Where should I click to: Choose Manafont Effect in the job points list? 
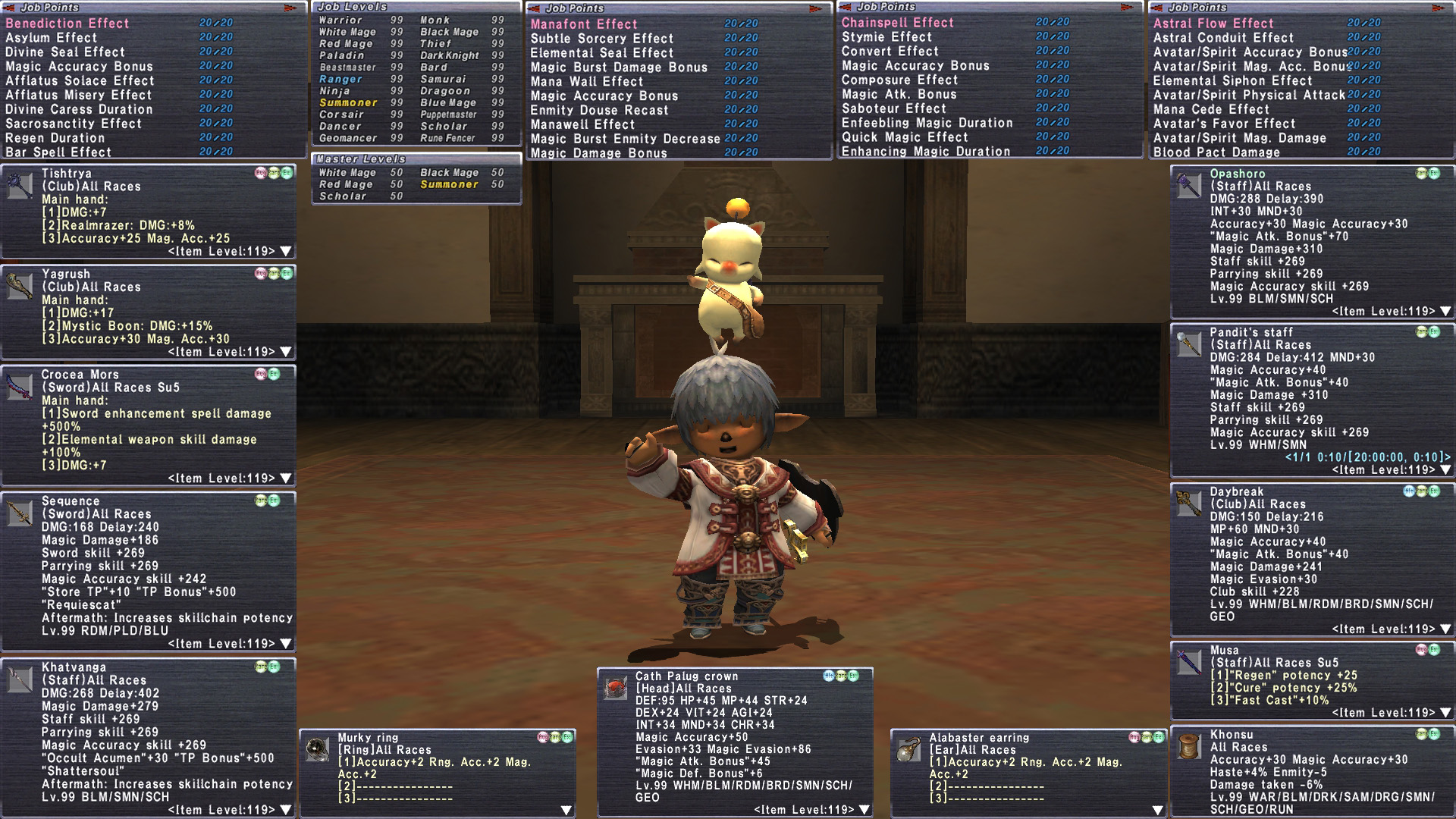tap(584, 24)
